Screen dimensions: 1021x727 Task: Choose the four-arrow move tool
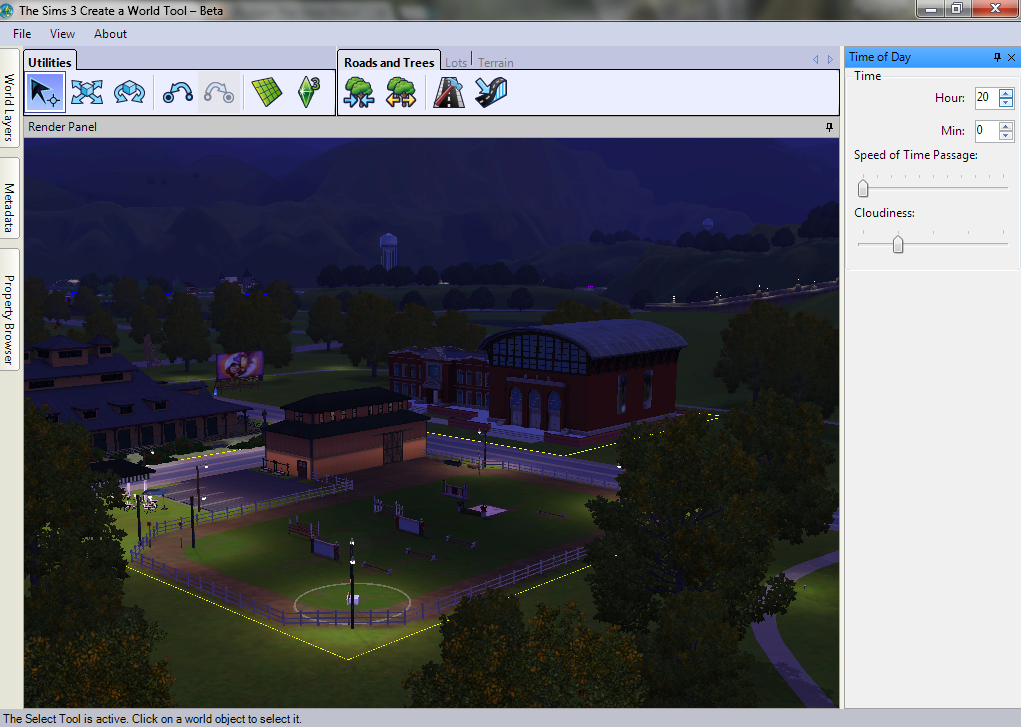point(87,93)
